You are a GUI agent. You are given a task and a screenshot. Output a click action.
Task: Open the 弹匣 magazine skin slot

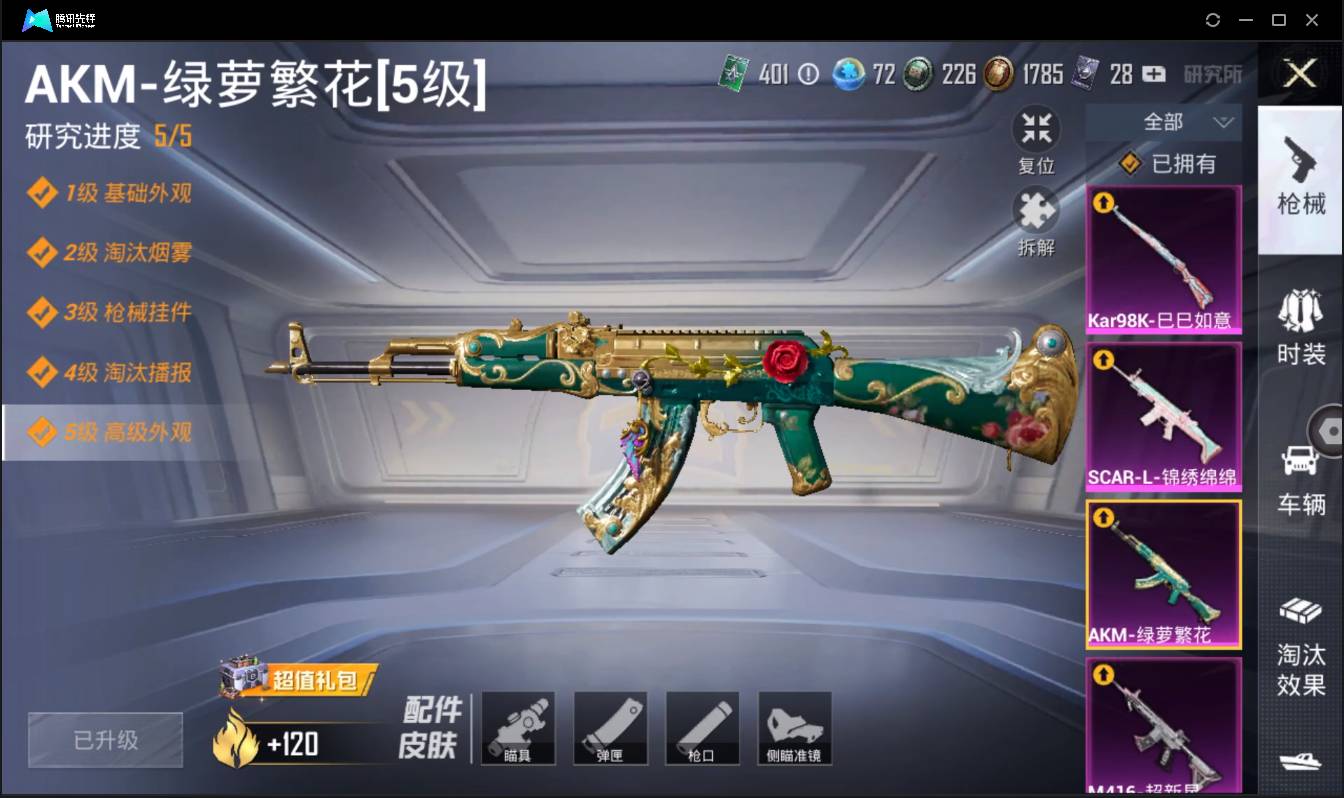611,727
